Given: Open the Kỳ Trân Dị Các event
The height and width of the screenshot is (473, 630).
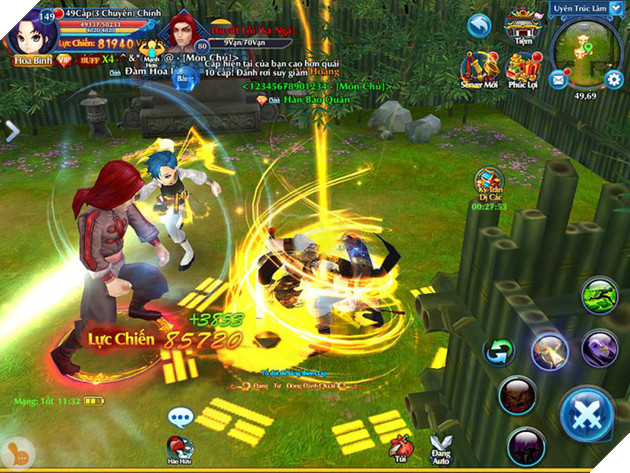Looking at the screenshot, I should 489,183.
